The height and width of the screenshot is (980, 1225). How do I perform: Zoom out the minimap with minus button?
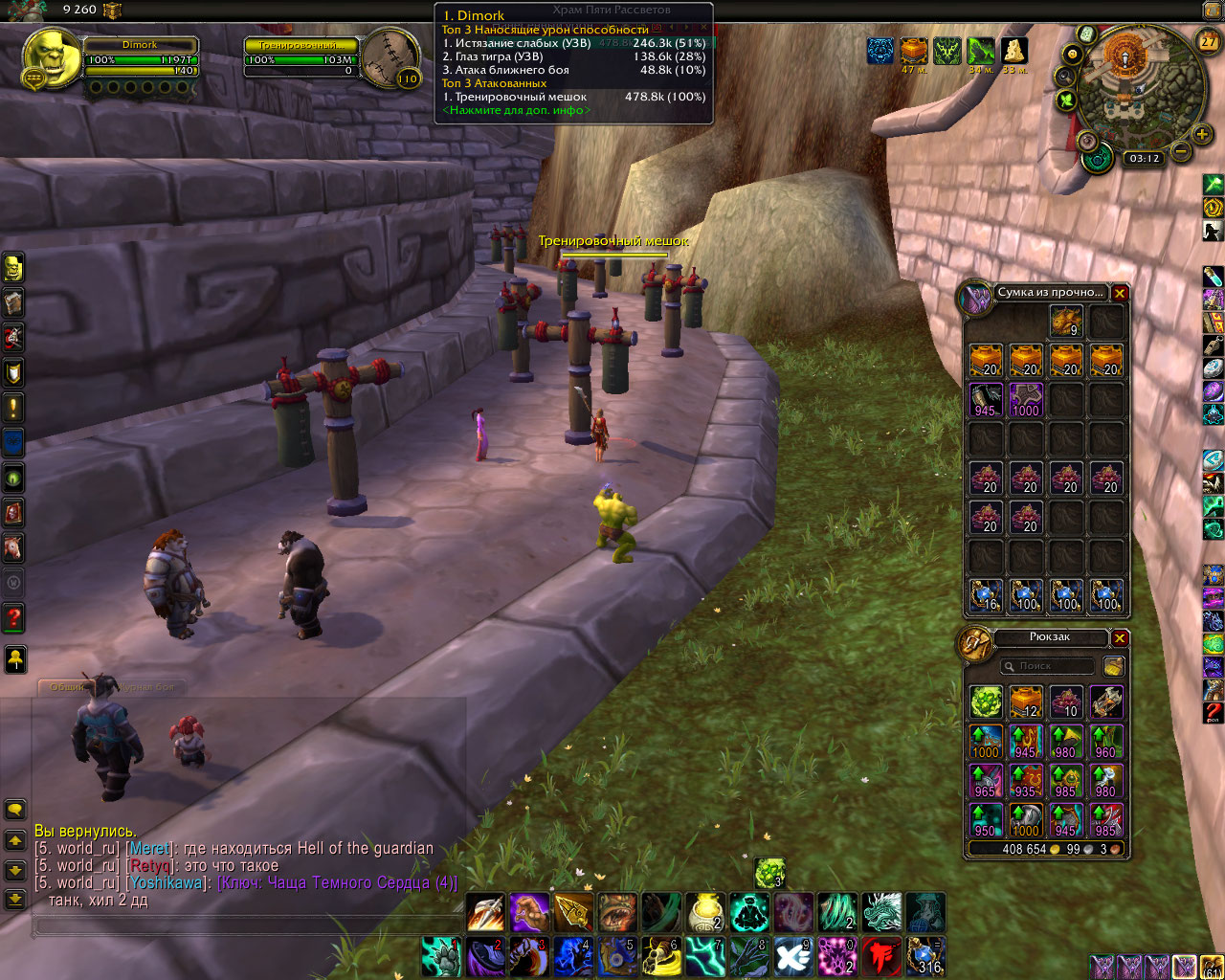pyautogui.click(x=1181, y=151)
